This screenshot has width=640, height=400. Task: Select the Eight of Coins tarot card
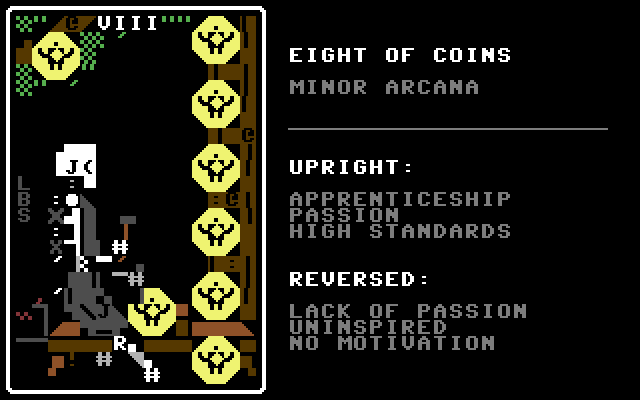(136, 200)
